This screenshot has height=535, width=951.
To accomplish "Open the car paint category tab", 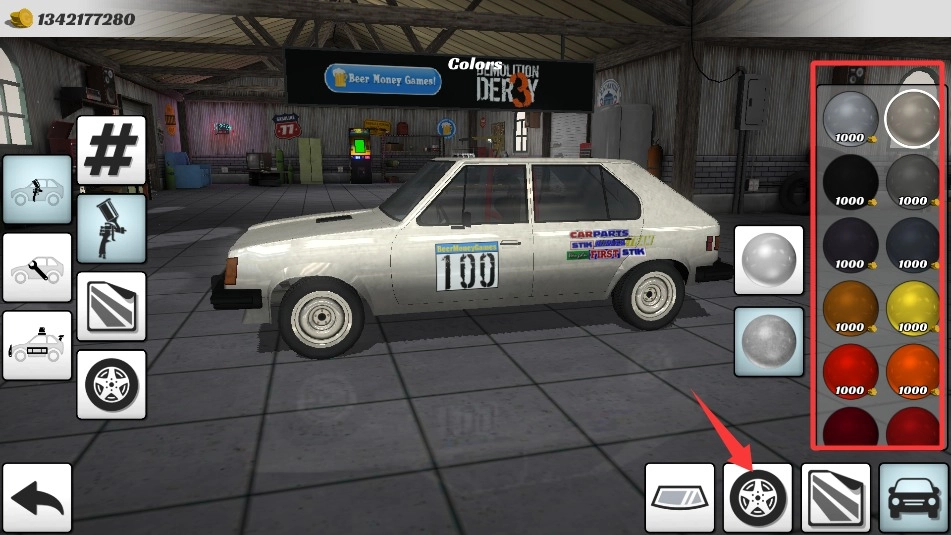I will 37,189.
